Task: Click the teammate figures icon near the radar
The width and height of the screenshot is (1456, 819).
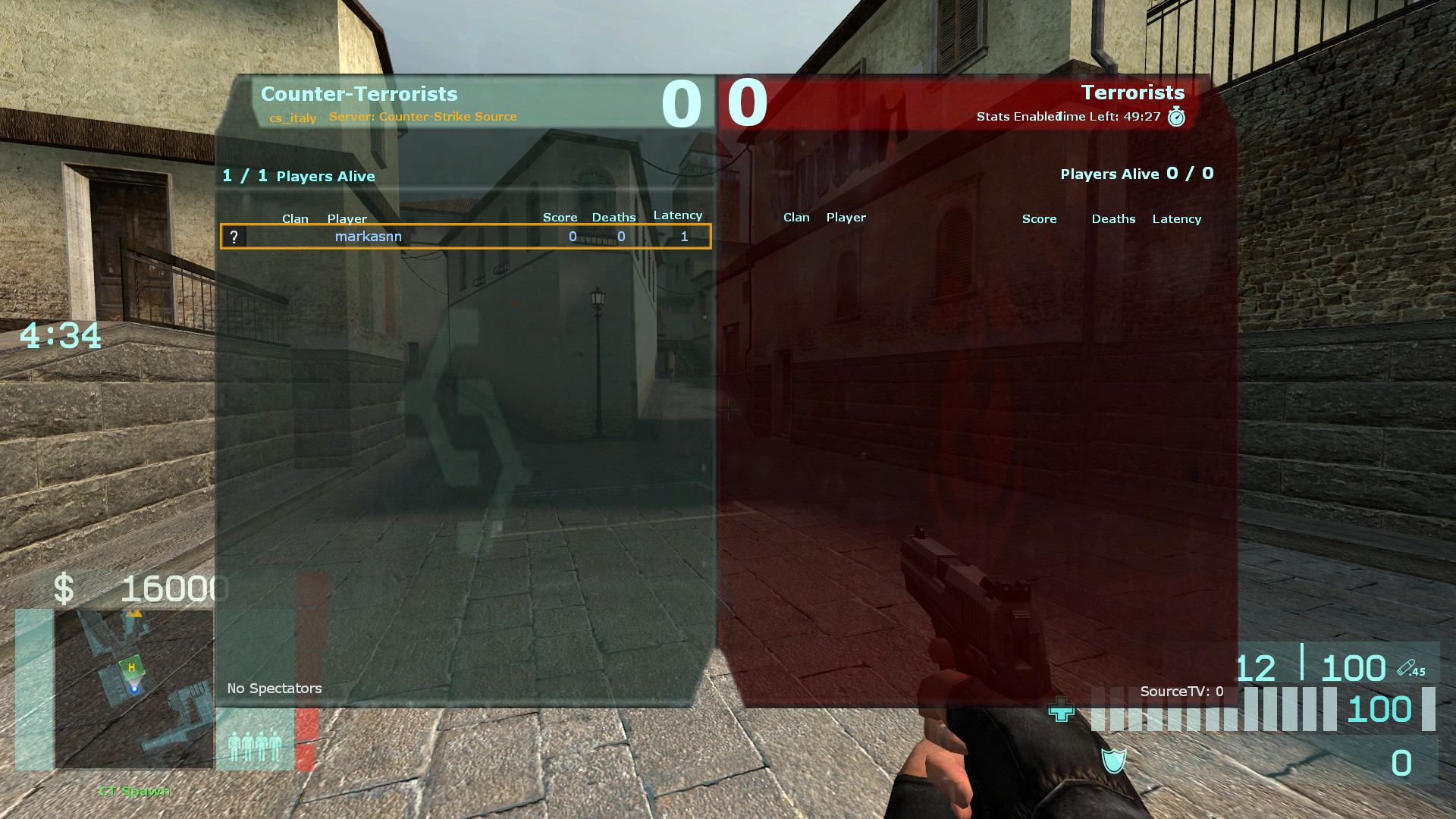Action: point(254,746)
